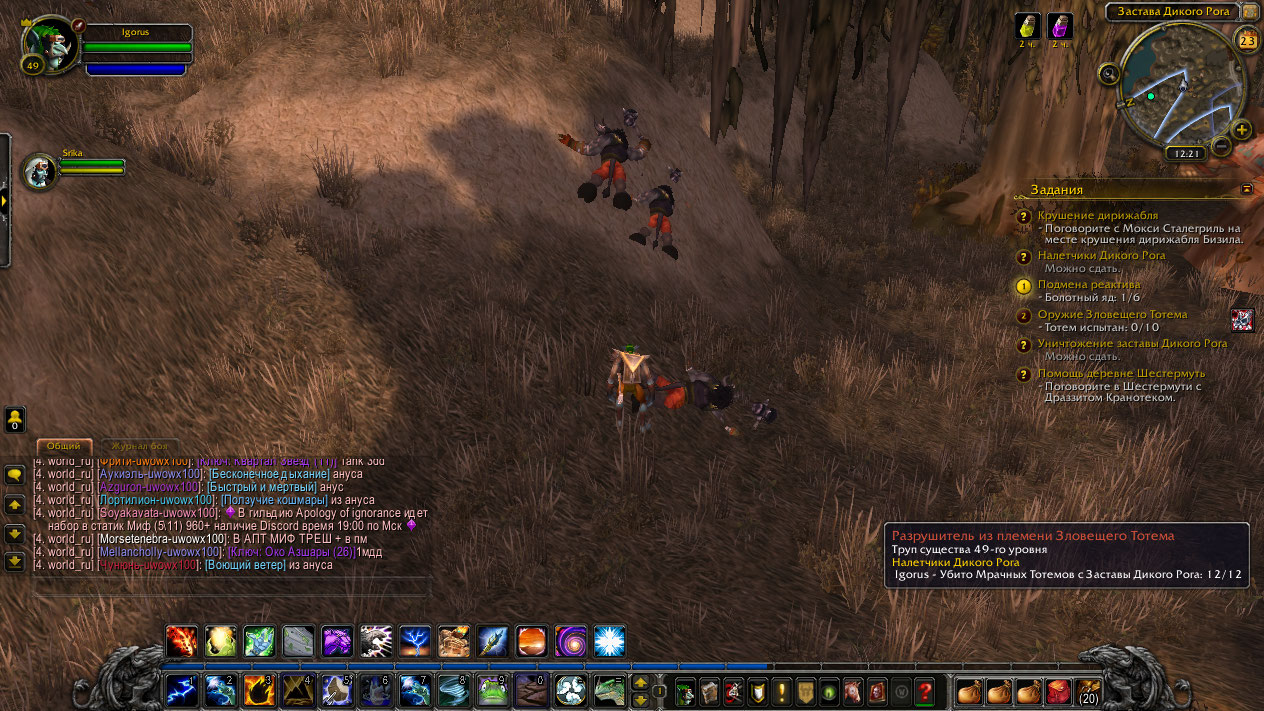Viewport: 1264px width, 711px height.
Task: Switch to the Журнал боя chat tab
Action: point(140,446)
